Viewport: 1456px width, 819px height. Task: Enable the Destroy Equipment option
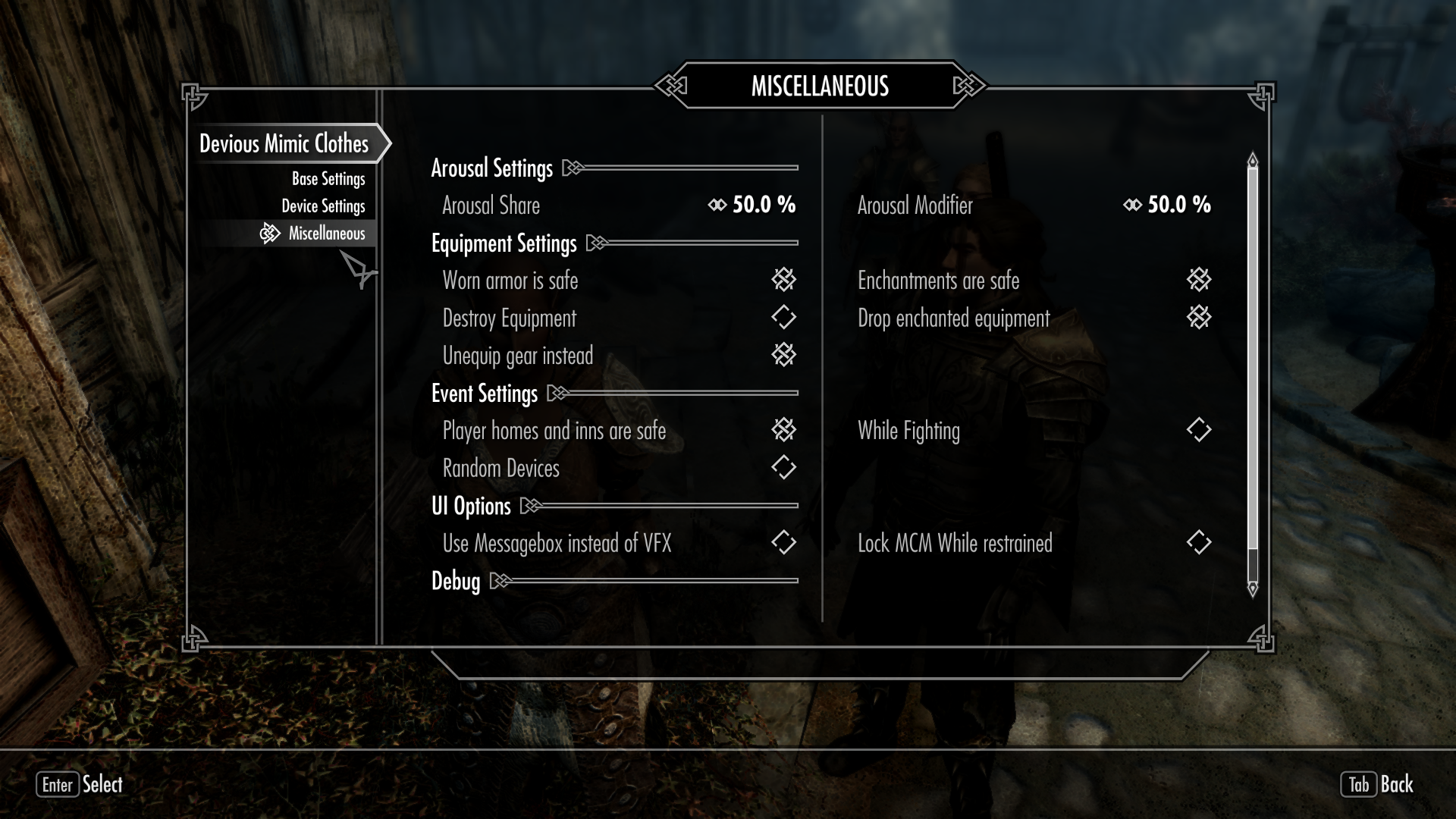[x=785, y=318]
